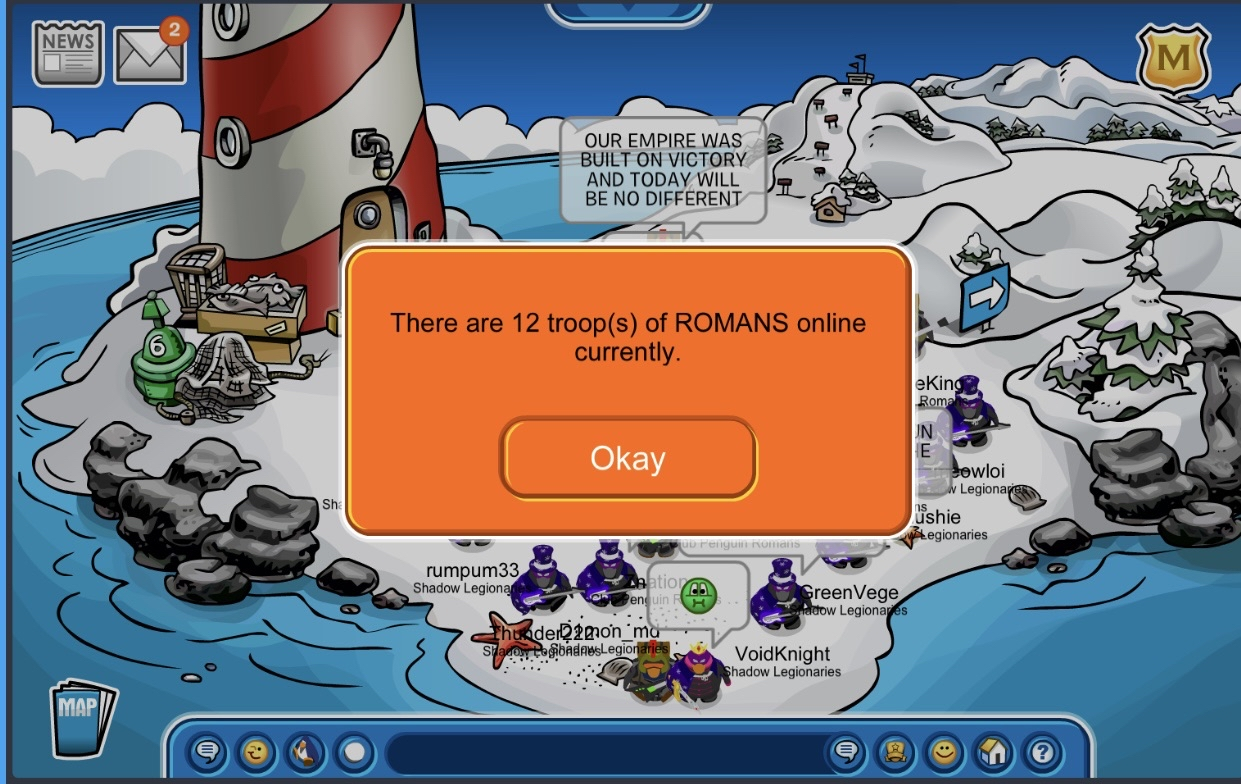The width and height of the screenshot is (1241, 784).
Task: Open the safe chat speech bubble menu
Action: [208, 750]
